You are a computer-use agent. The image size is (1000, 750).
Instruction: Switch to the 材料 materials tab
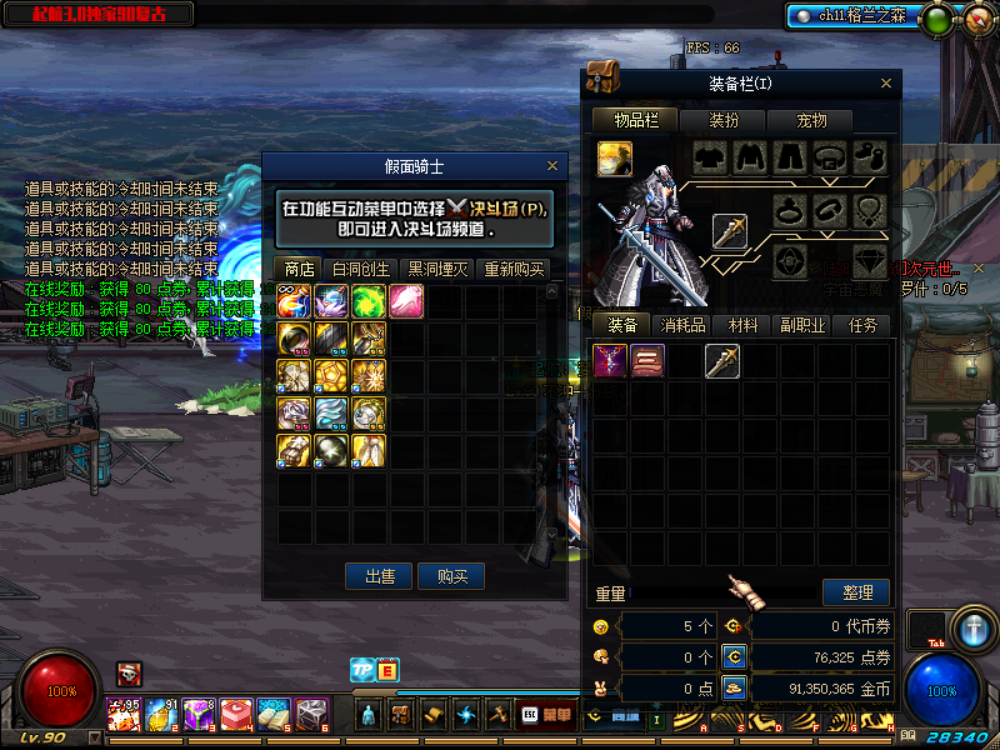743,326
